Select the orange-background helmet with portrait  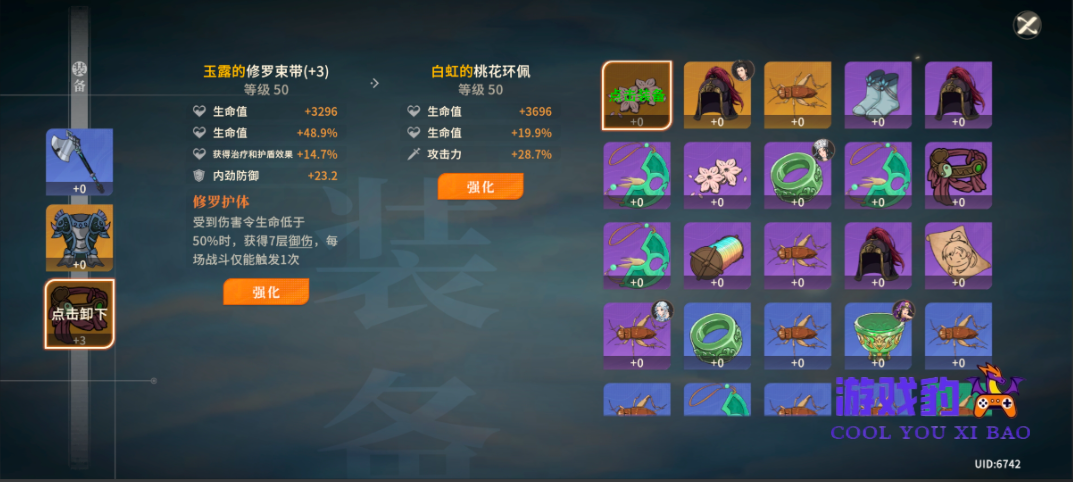click(x=717, y=96)
